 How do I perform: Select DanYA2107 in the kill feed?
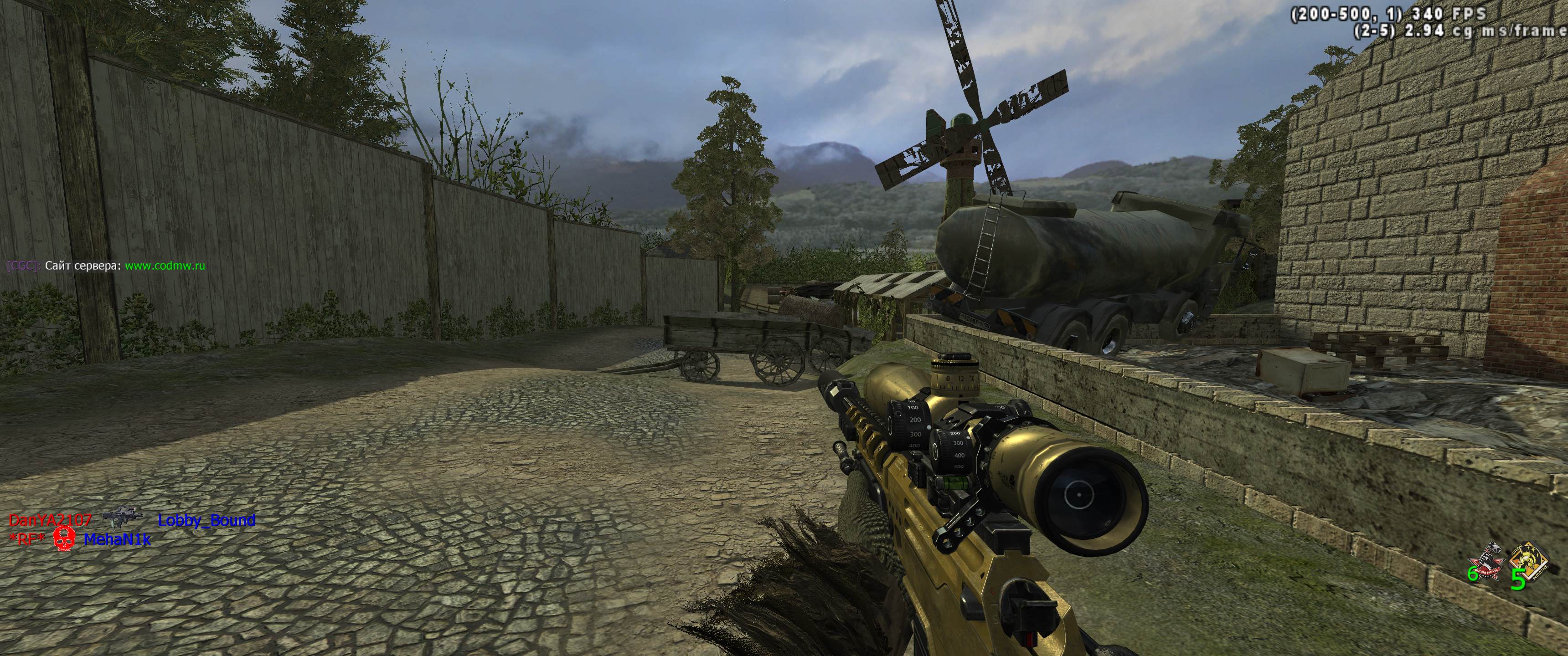[50, 520]
